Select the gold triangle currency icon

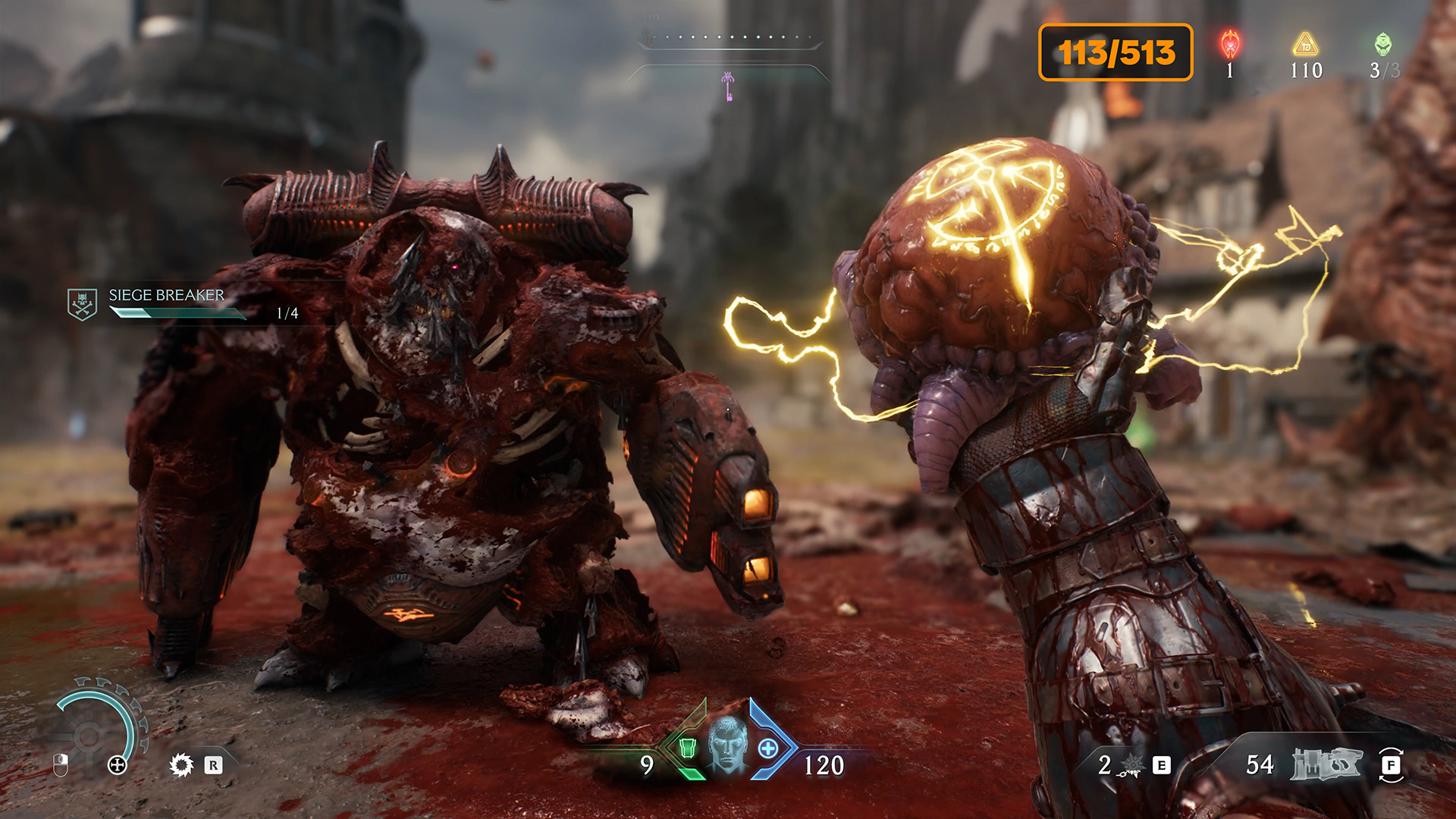click(x=1305, y=45)
